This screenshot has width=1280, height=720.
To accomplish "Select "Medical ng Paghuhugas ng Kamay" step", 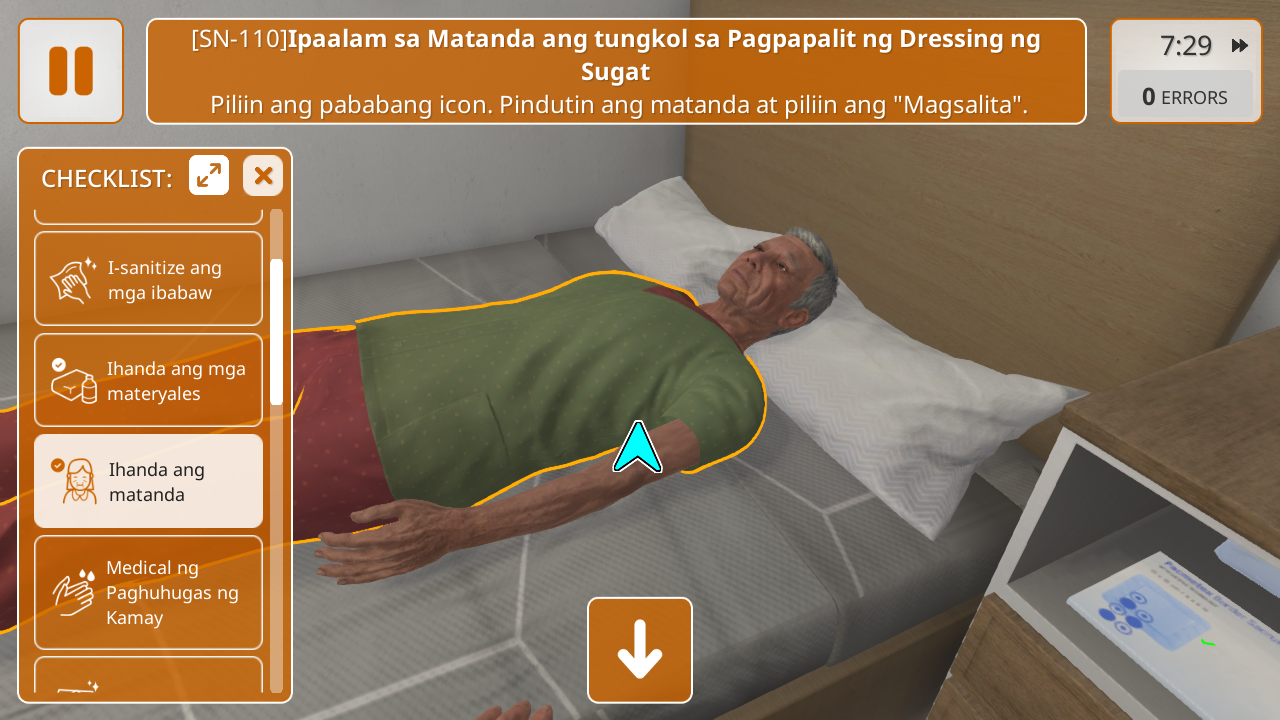I will pos(148,592).
